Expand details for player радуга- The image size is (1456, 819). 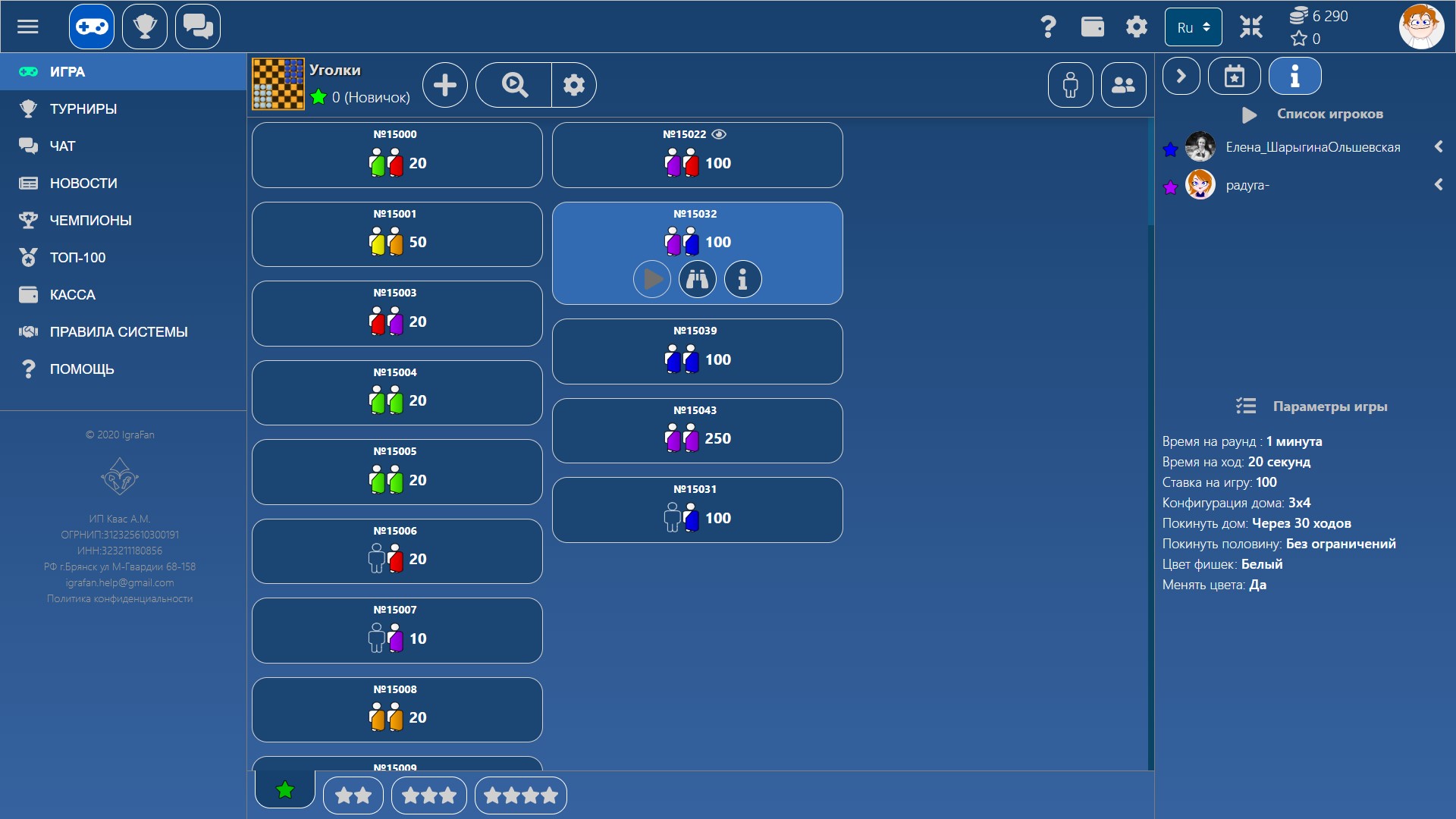coord(1439,184)
